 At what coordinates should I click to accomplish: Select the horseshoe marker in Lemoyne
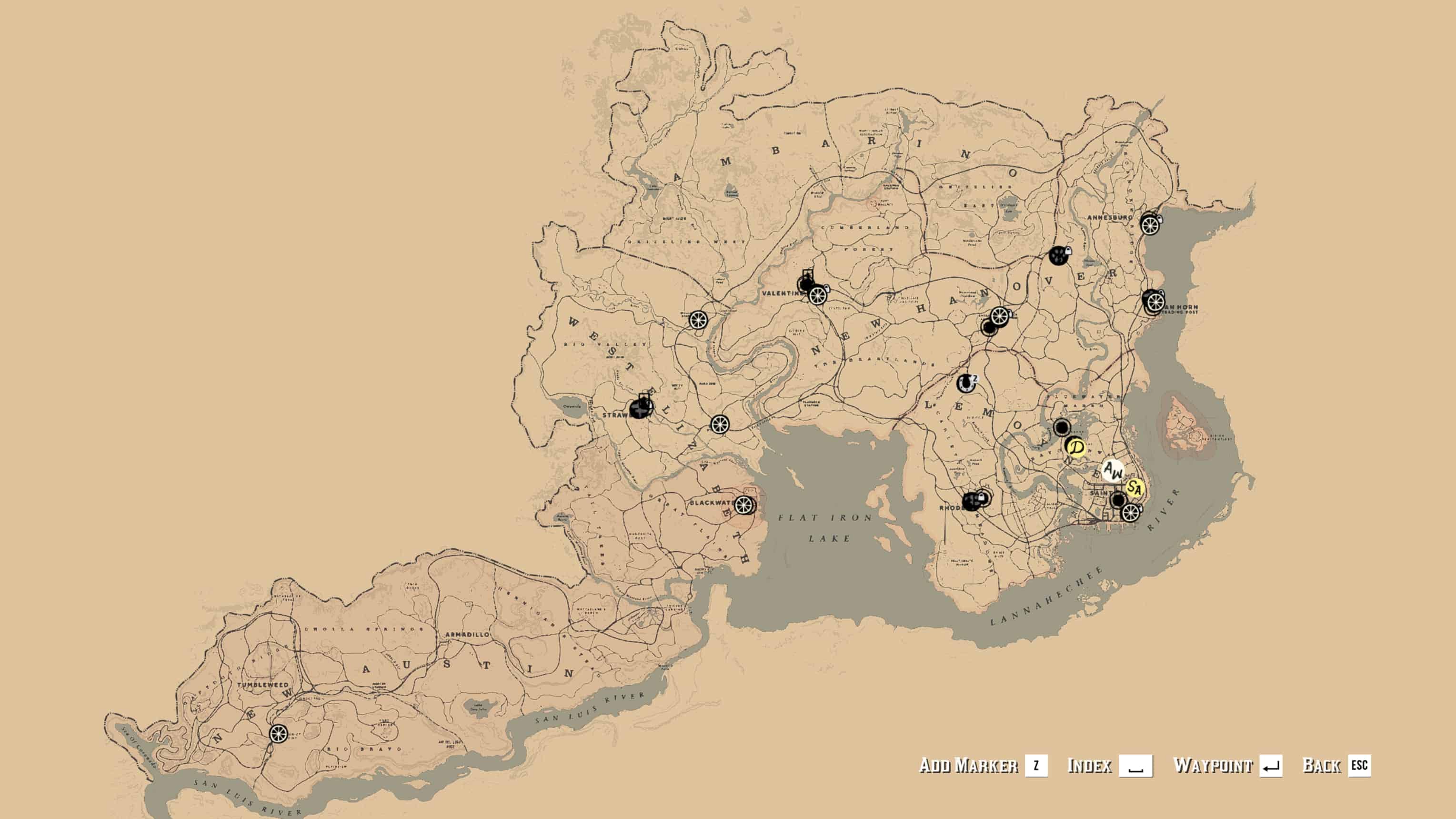[966, 383]
